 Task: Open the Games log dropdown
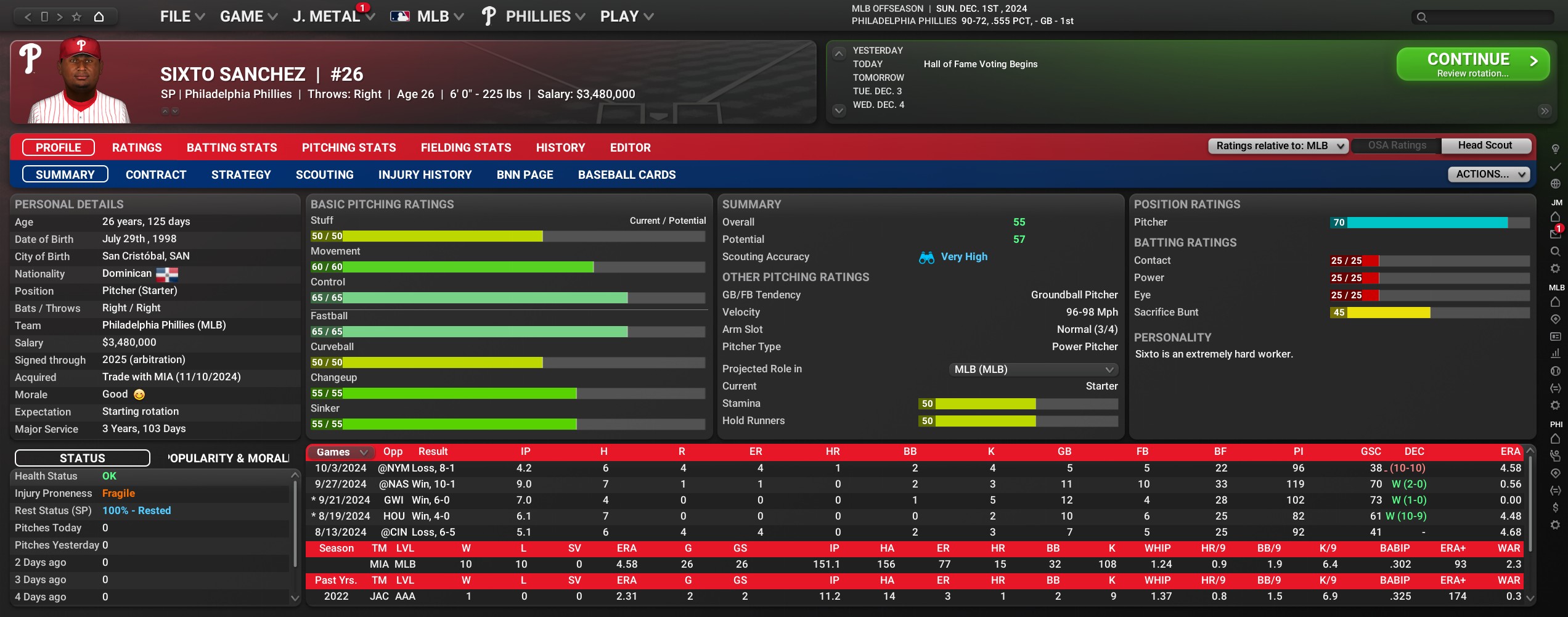342,452
